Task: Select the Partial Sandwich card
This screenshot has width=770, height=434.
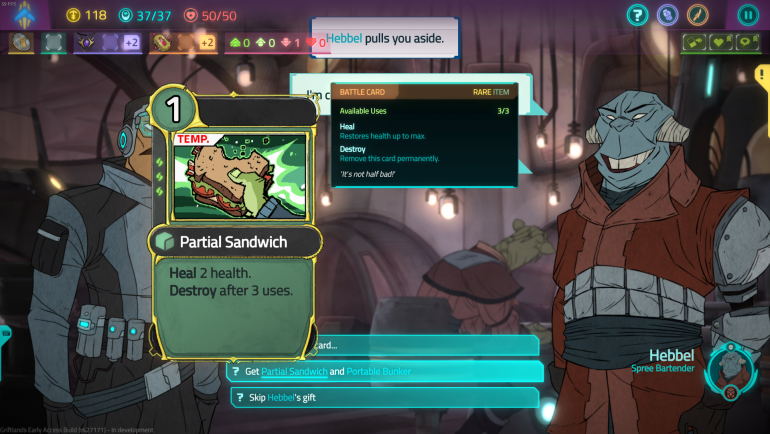Action: [x=236, y=225]
